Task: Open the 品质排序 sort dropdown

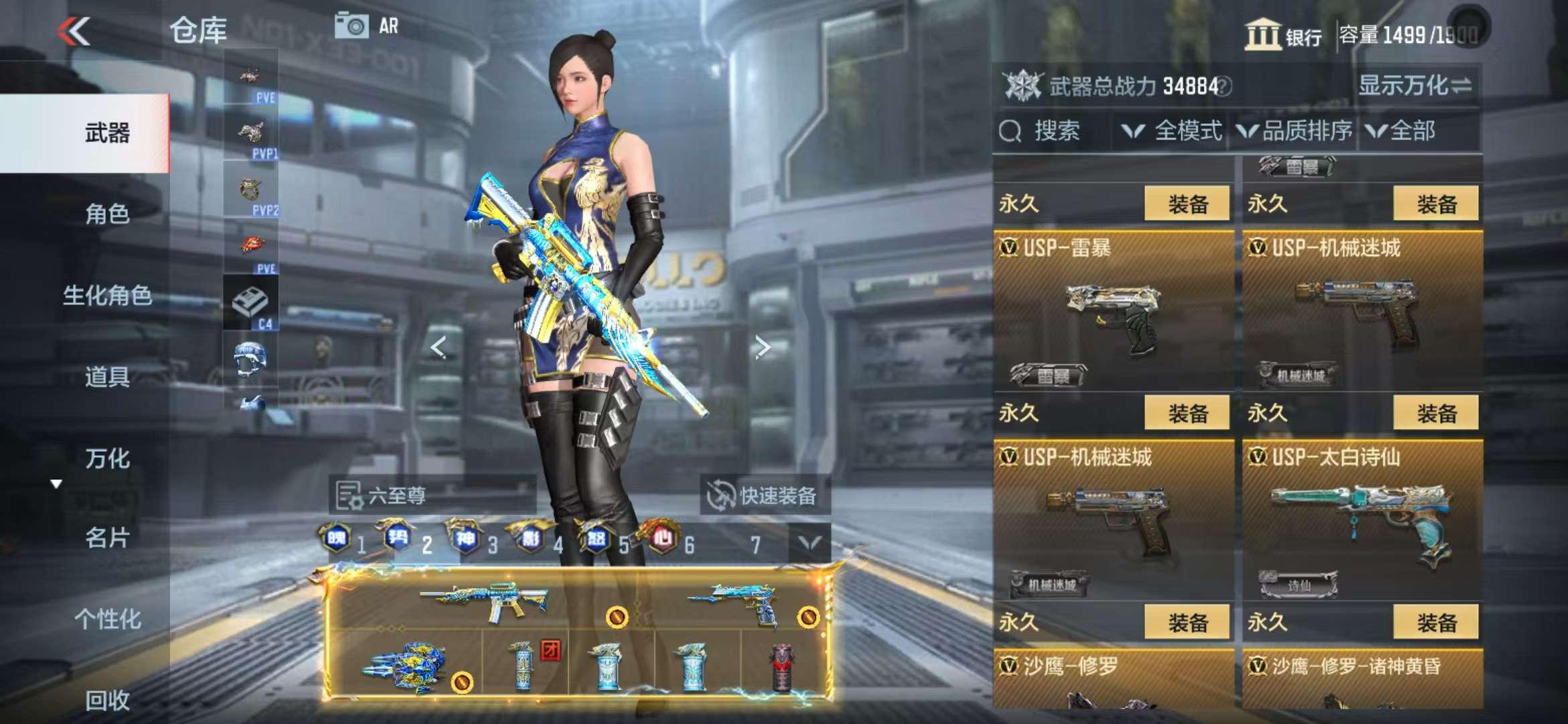Action: [1295, 131]
